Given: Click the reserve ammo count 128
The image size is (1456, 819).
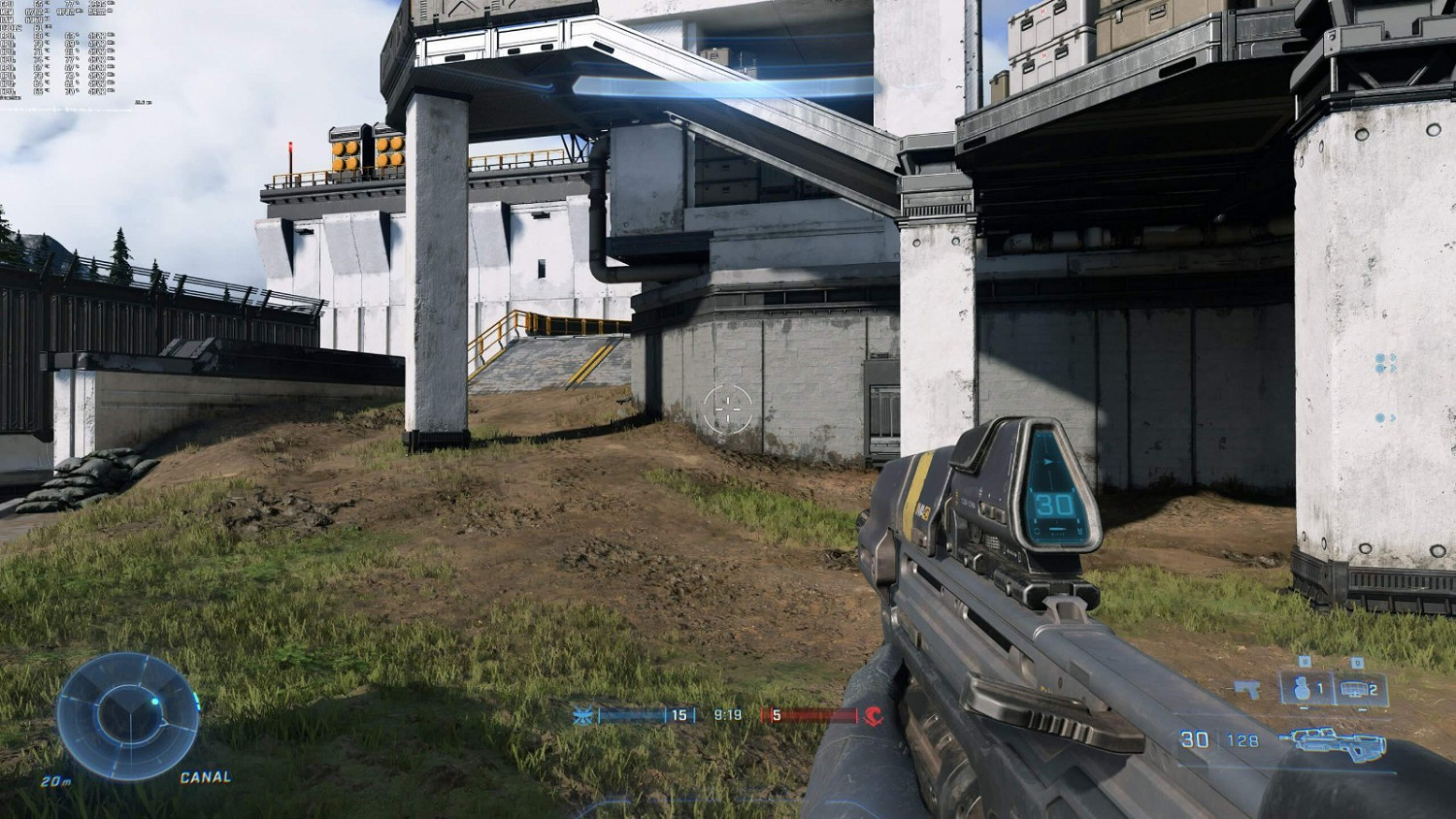Looking at the screenshot, I should click(x=1244, y=740).
